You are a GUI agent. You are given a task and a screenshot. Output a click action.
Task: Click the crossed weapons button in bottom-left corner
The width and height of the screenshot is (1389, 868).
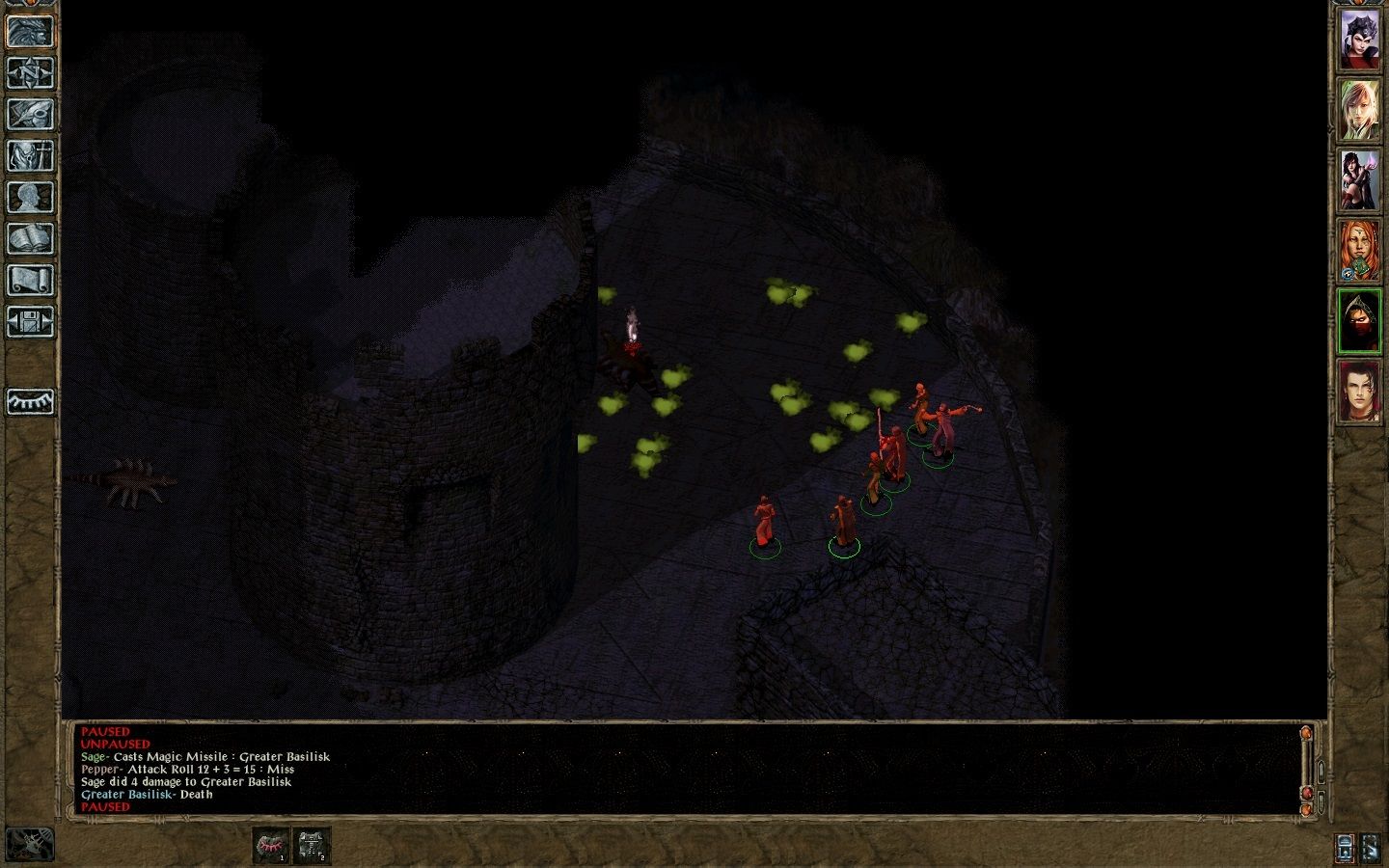tap(30, 844)
